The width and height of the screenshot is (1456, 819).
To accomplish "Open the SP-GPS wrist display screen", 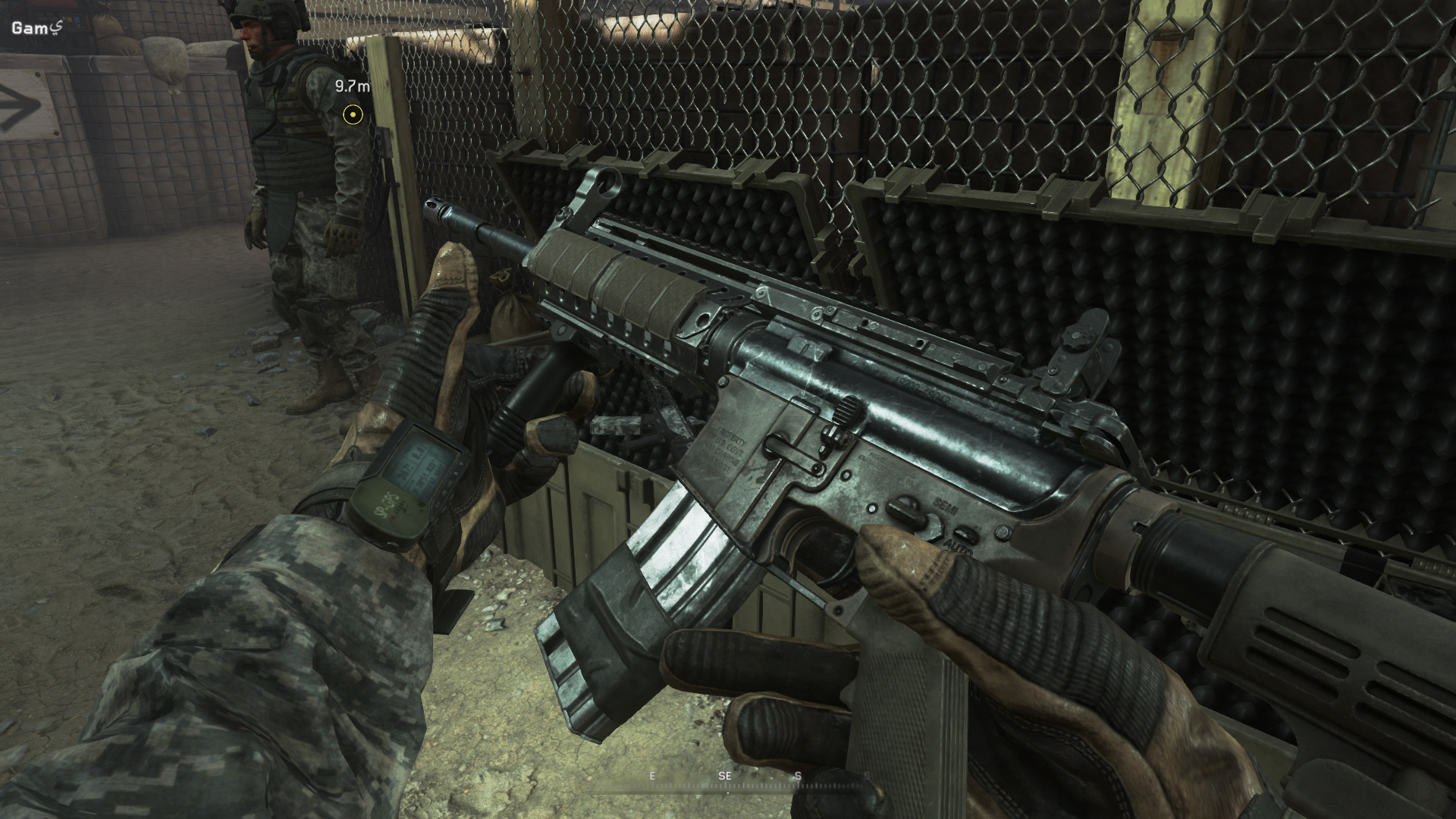I will point(422,463).
